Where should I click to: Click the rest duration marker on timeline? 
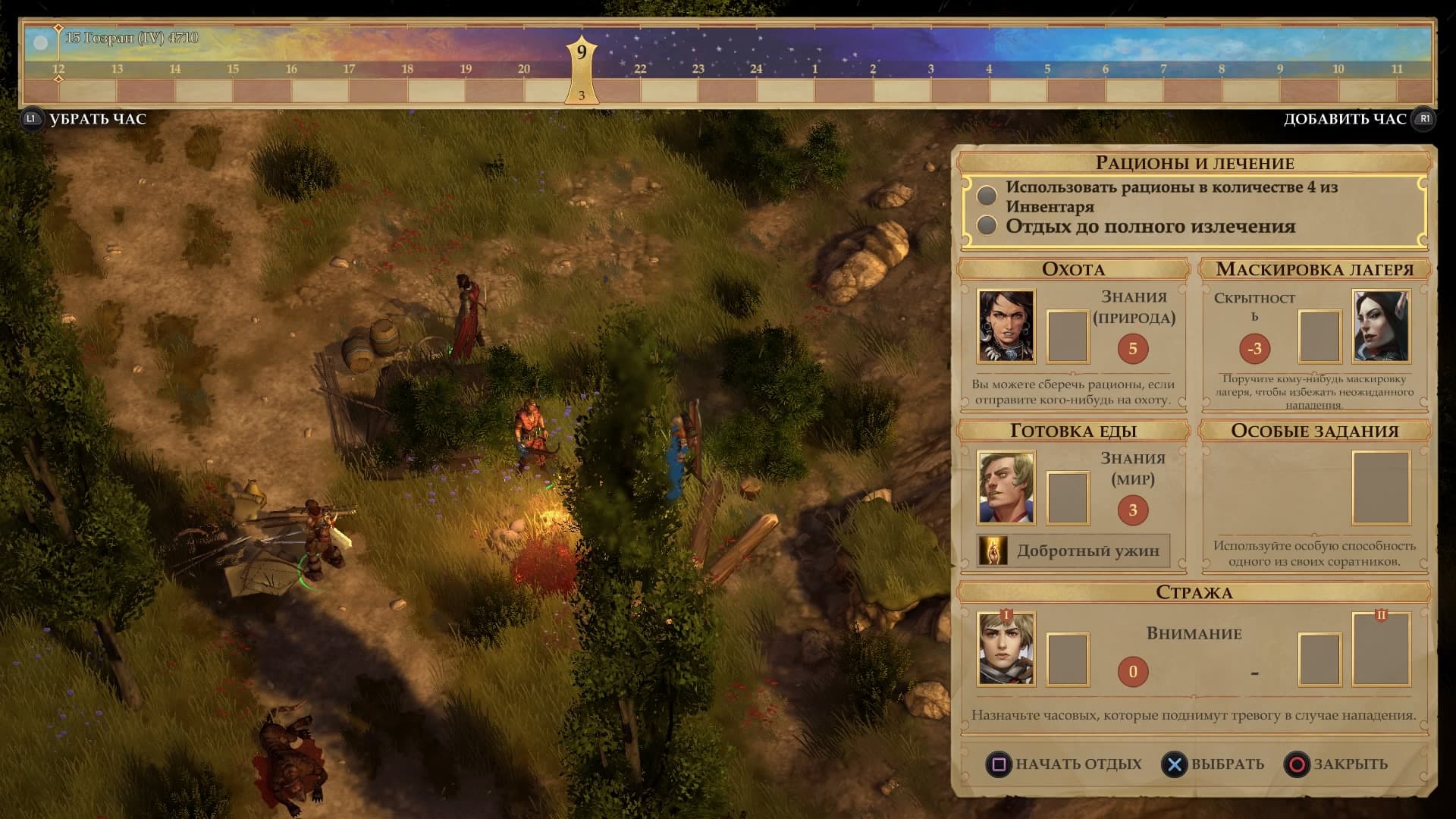click(582, 68)
